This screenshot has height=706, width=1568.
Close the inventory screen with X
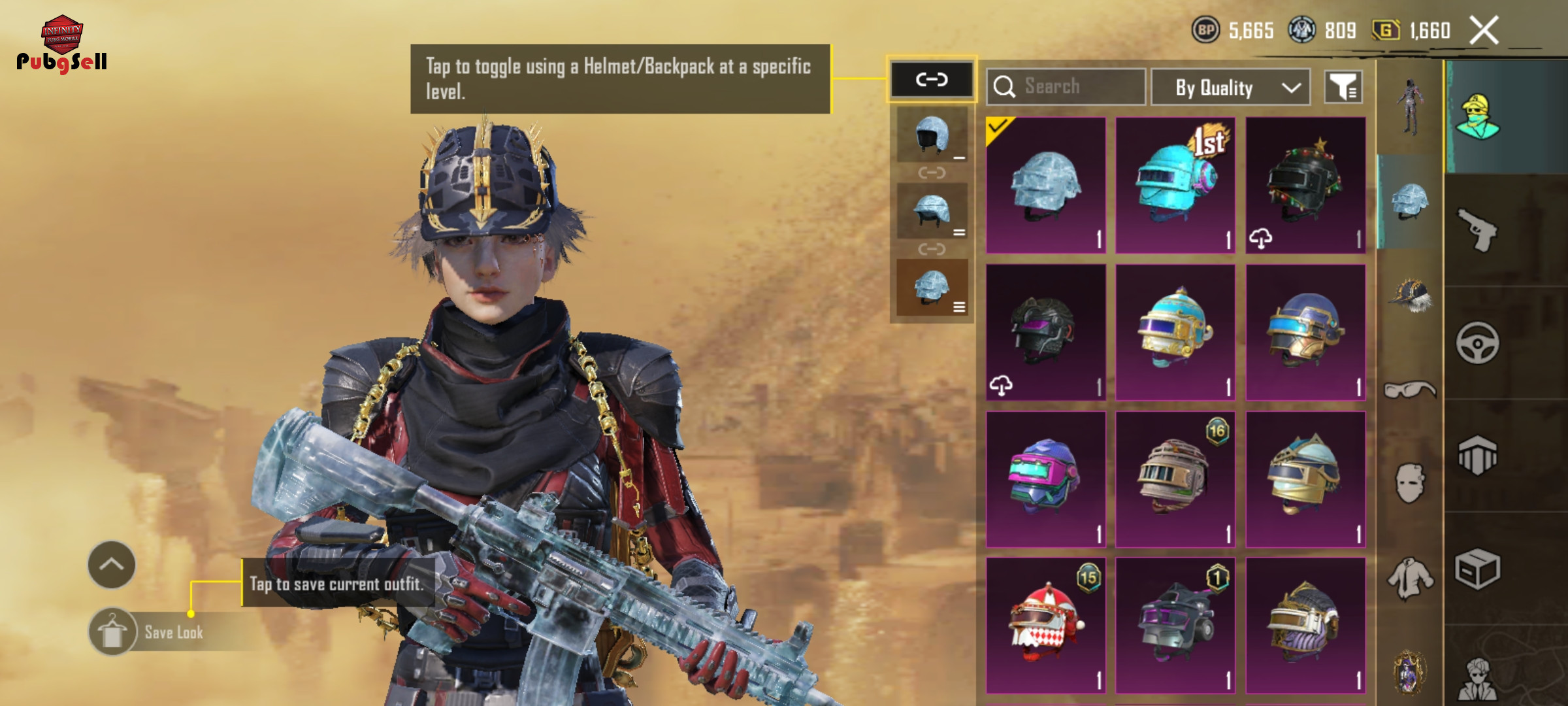1484,31
